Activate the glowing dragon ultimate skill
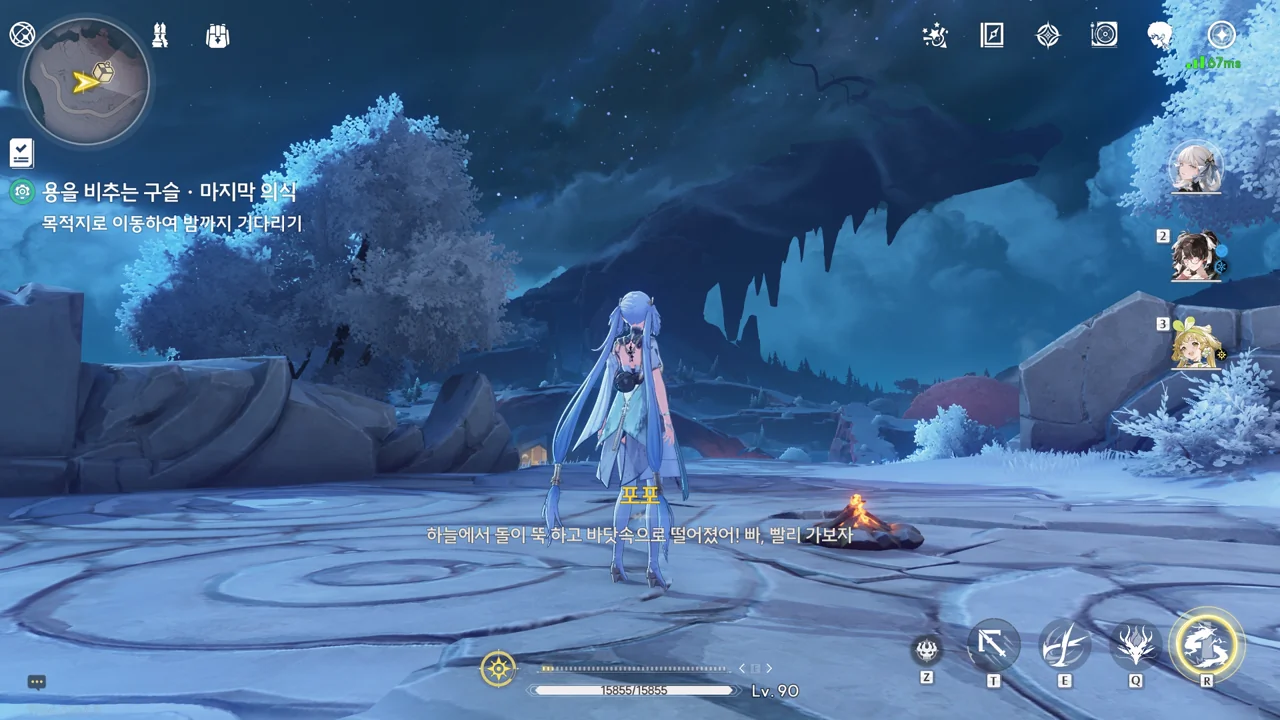This screenshot has width=1280, height=720. (1207, 645)
